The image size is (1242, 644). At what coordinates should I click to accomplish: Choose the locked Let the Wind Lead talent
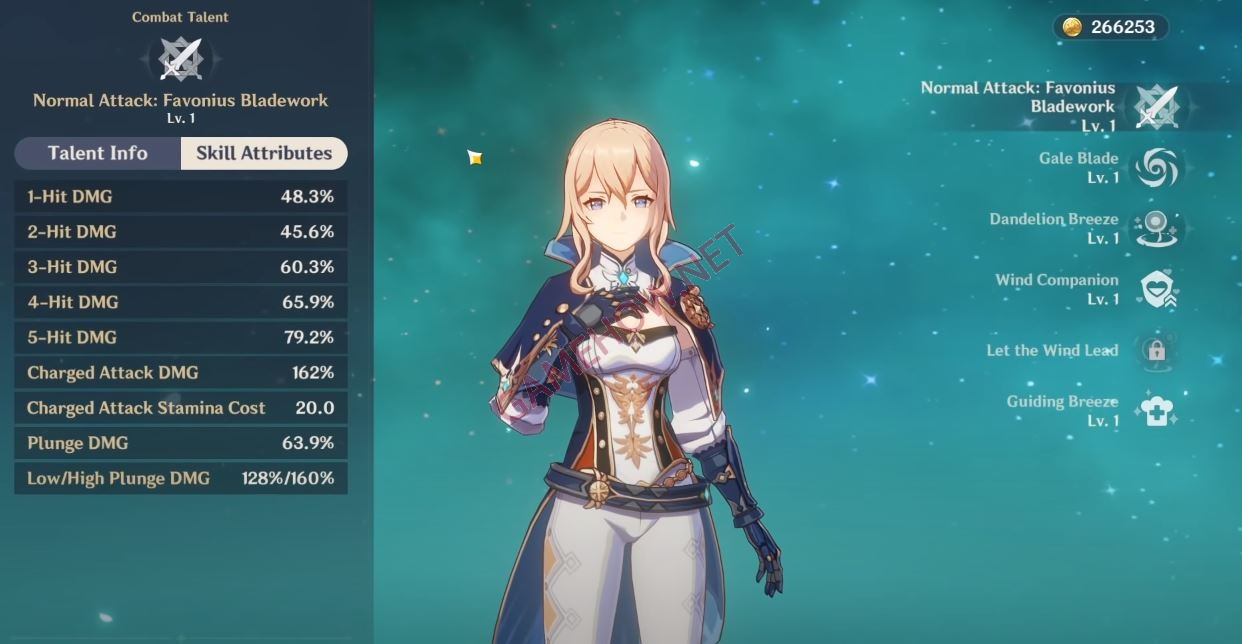point(1156,351)
